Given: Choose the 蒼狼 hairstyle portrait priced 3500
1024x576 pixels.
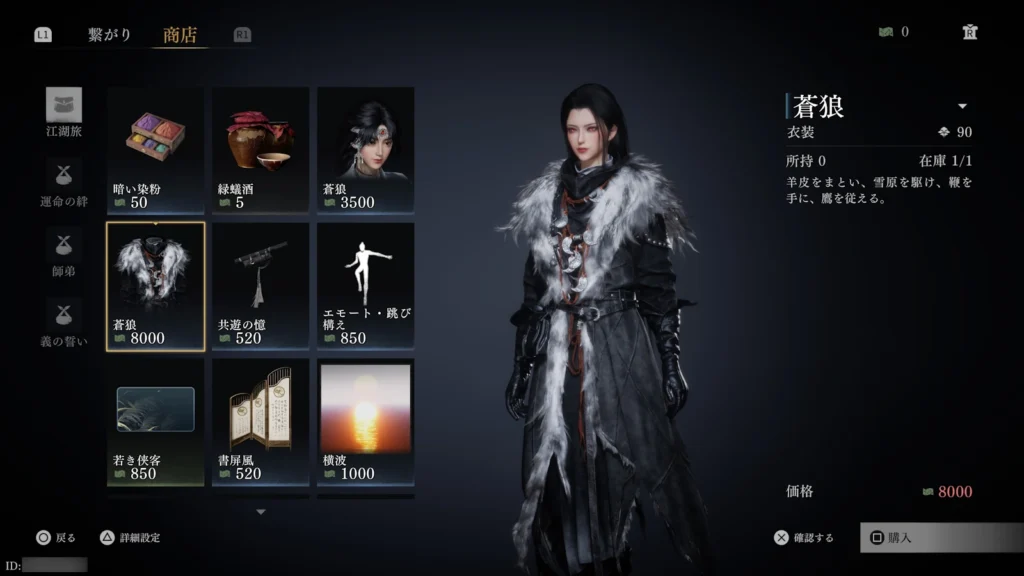Looking at the screenshot, I should [x=365, y=149].
